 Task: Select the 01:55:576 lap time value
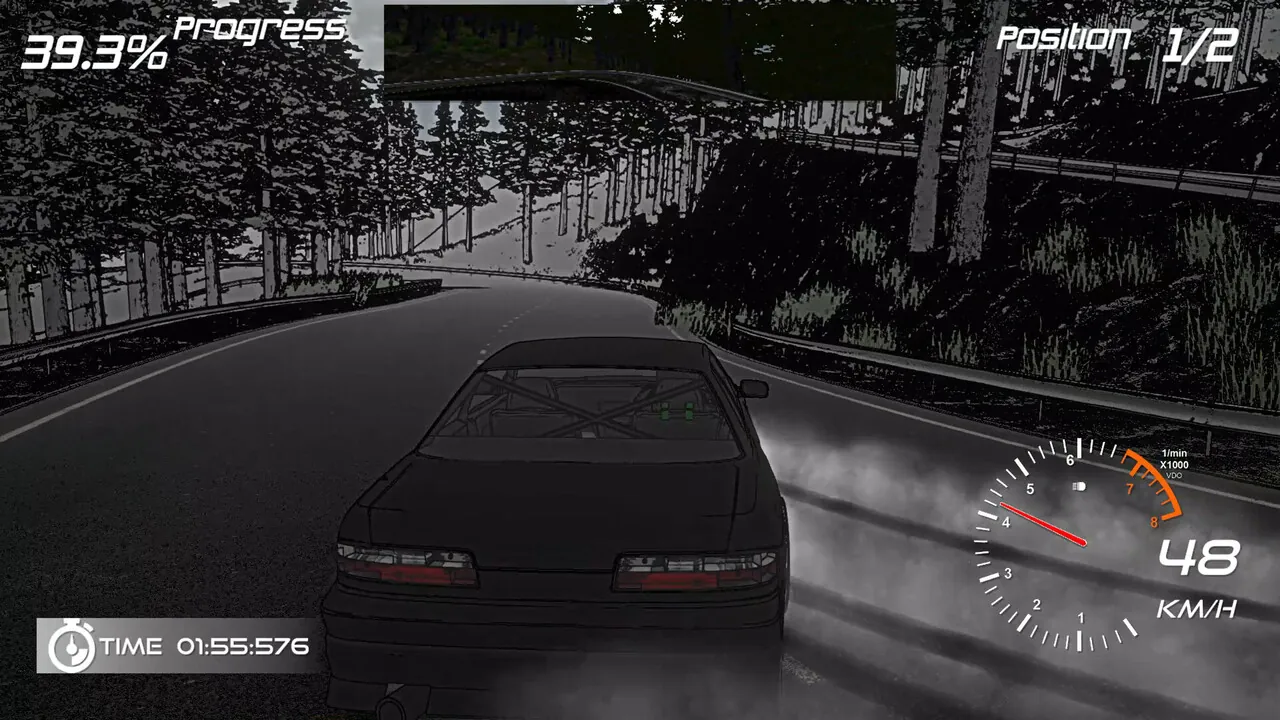[x=245, y=645]
